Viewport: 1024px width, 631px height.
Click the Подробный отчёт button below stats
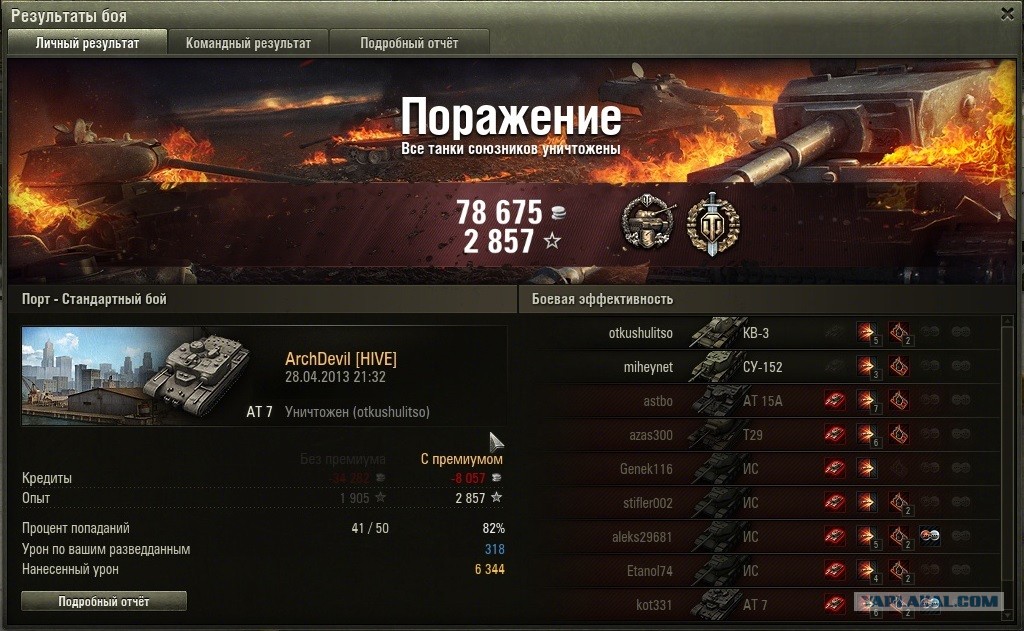104,601
